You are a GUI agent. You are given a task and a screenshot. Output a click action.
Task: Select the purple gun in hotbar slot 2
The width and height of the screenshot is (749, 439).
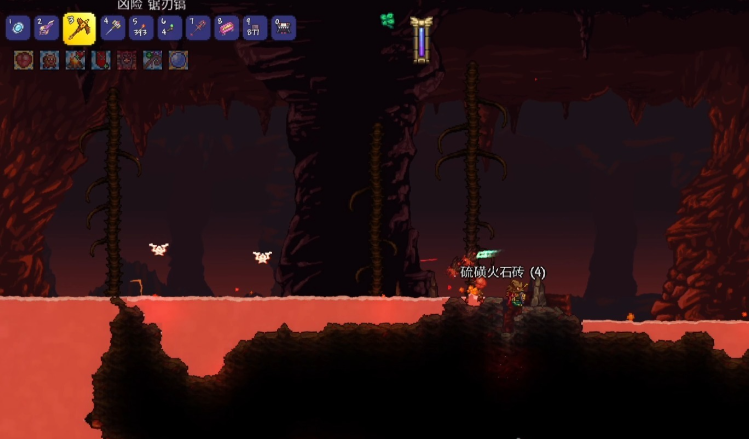[x=46, y=28]
